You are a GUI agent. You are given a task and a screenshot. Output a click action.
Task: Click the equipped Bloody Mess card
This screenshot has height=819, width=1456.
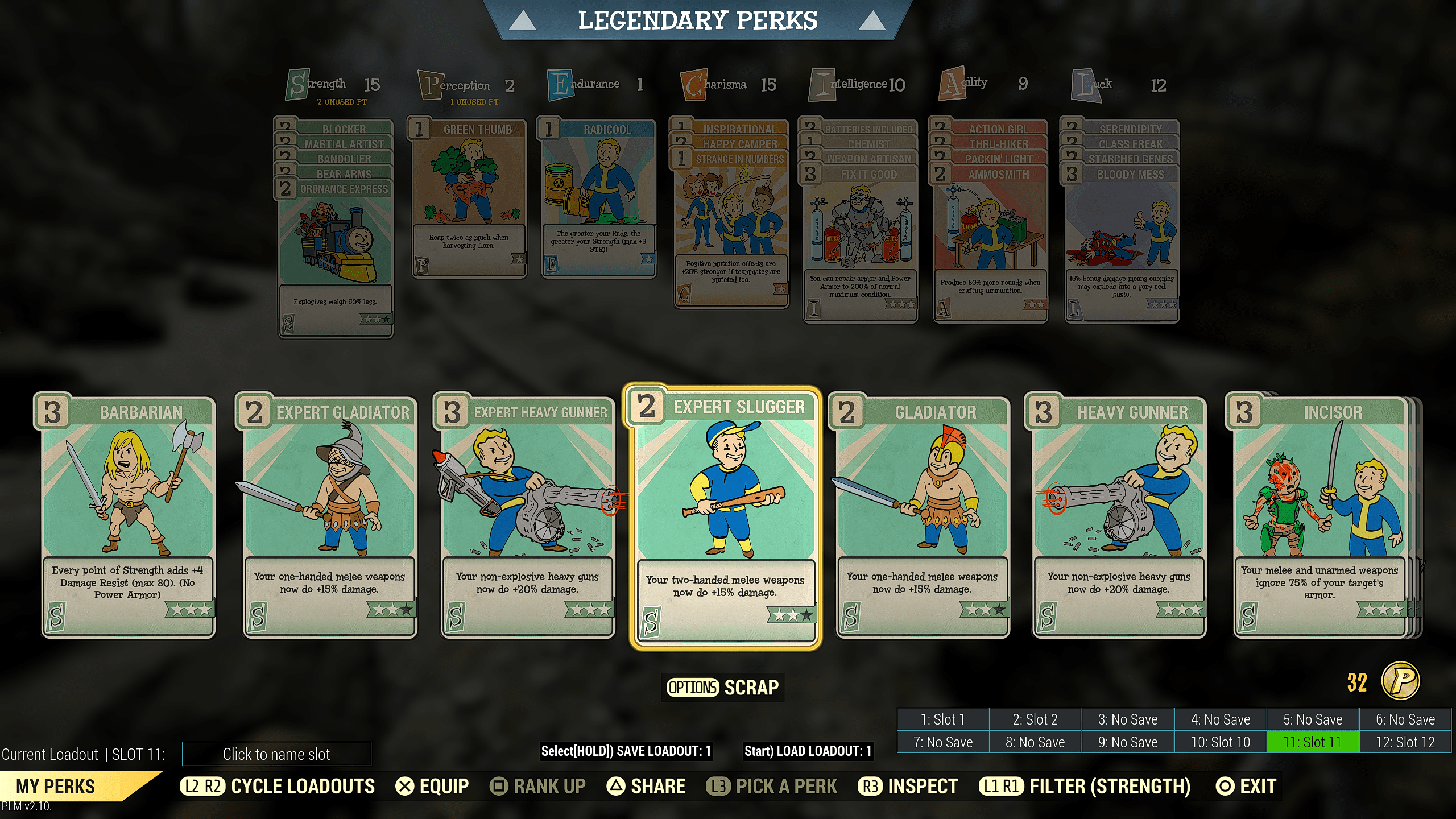coord(1122,245)
